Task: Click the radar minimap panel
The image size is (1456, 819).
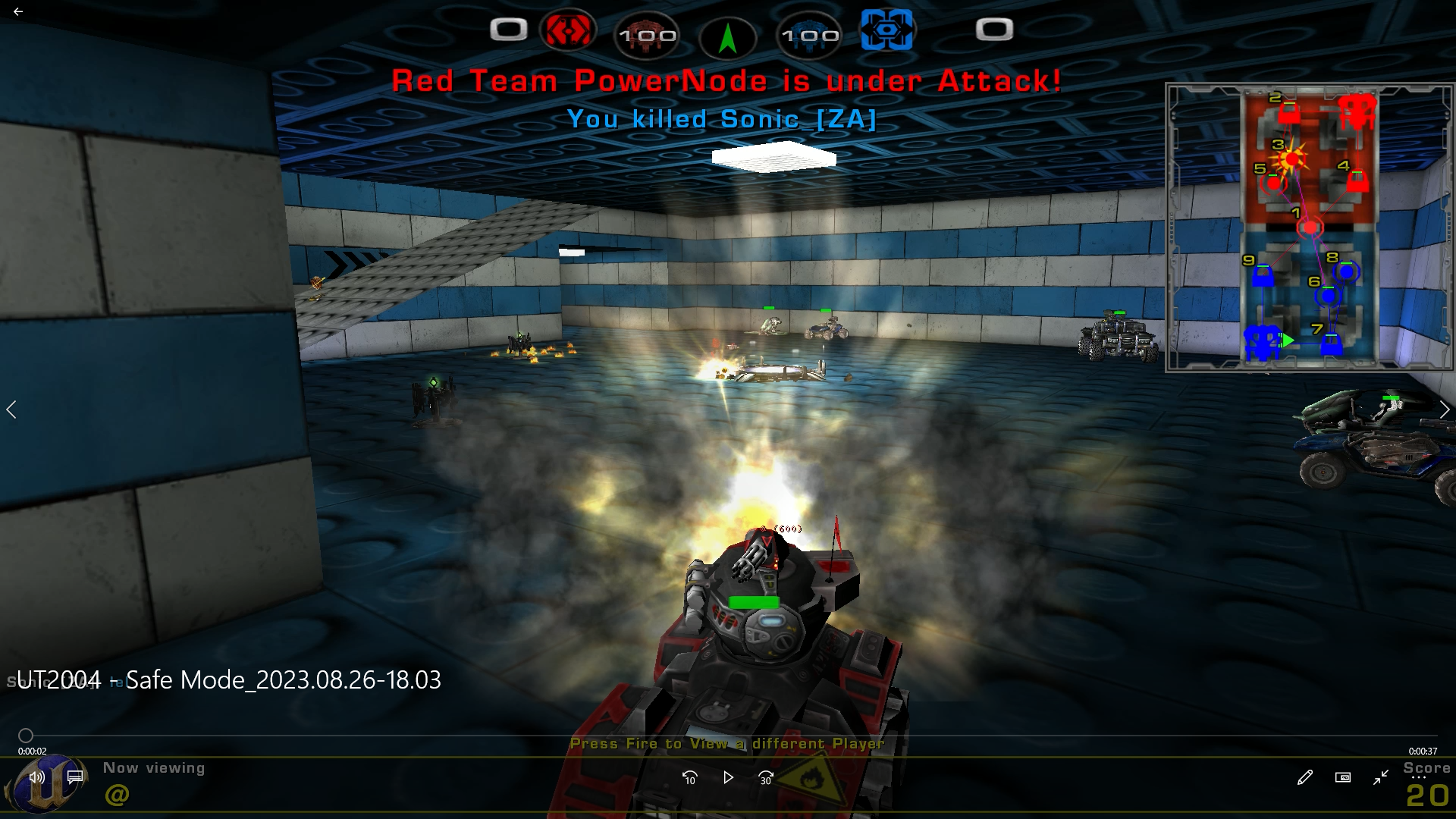Action: 1309,227
